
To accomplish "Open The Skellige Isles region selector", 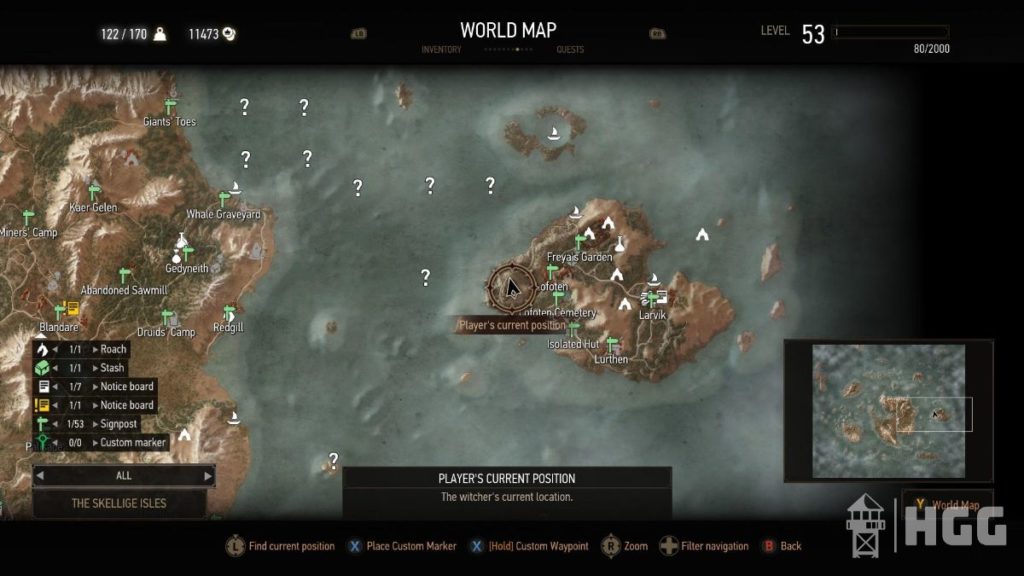I will point(119,504).
